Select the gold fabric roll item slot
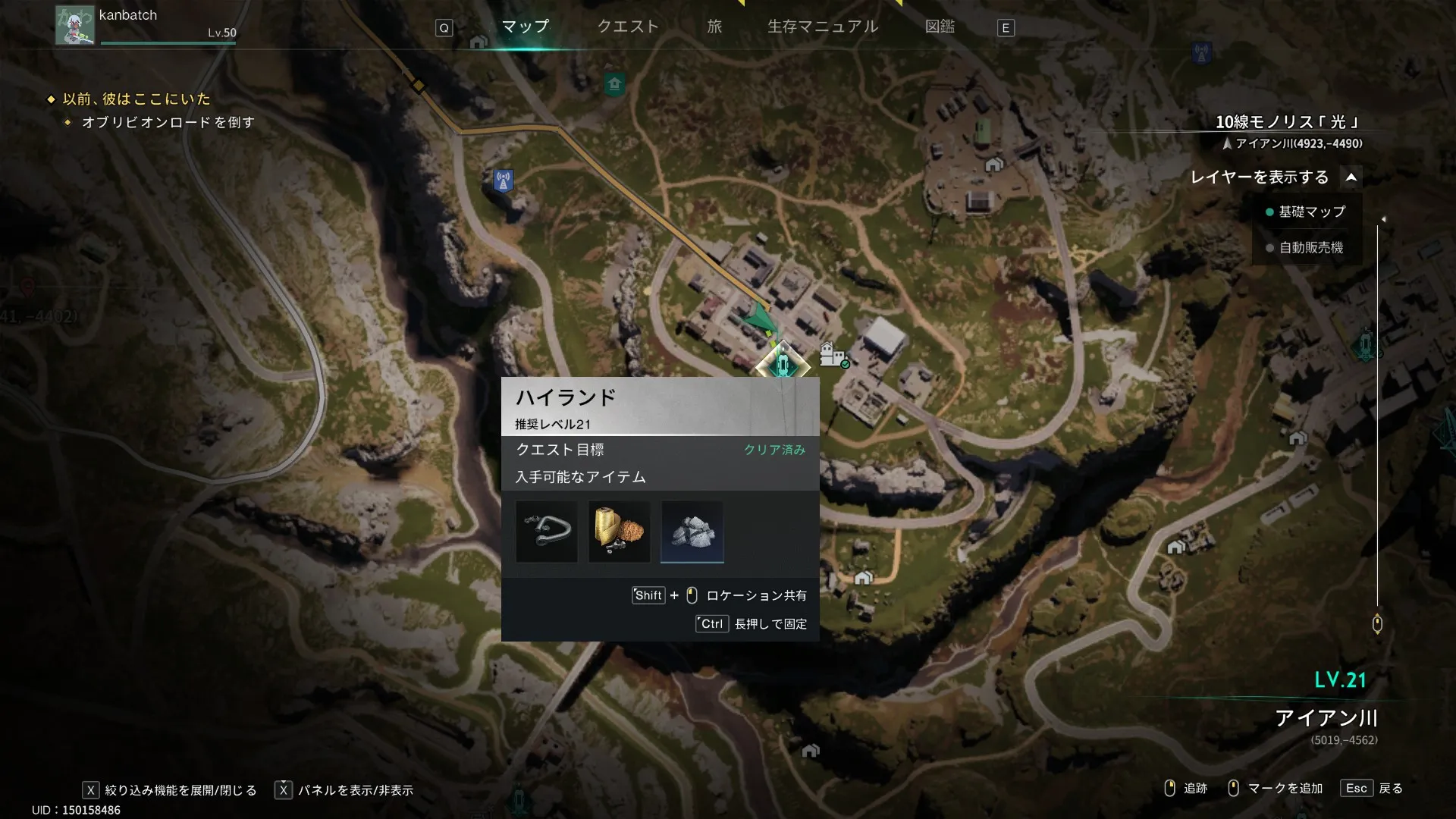This screenshot has width=1456, height=819. [619, 532]
